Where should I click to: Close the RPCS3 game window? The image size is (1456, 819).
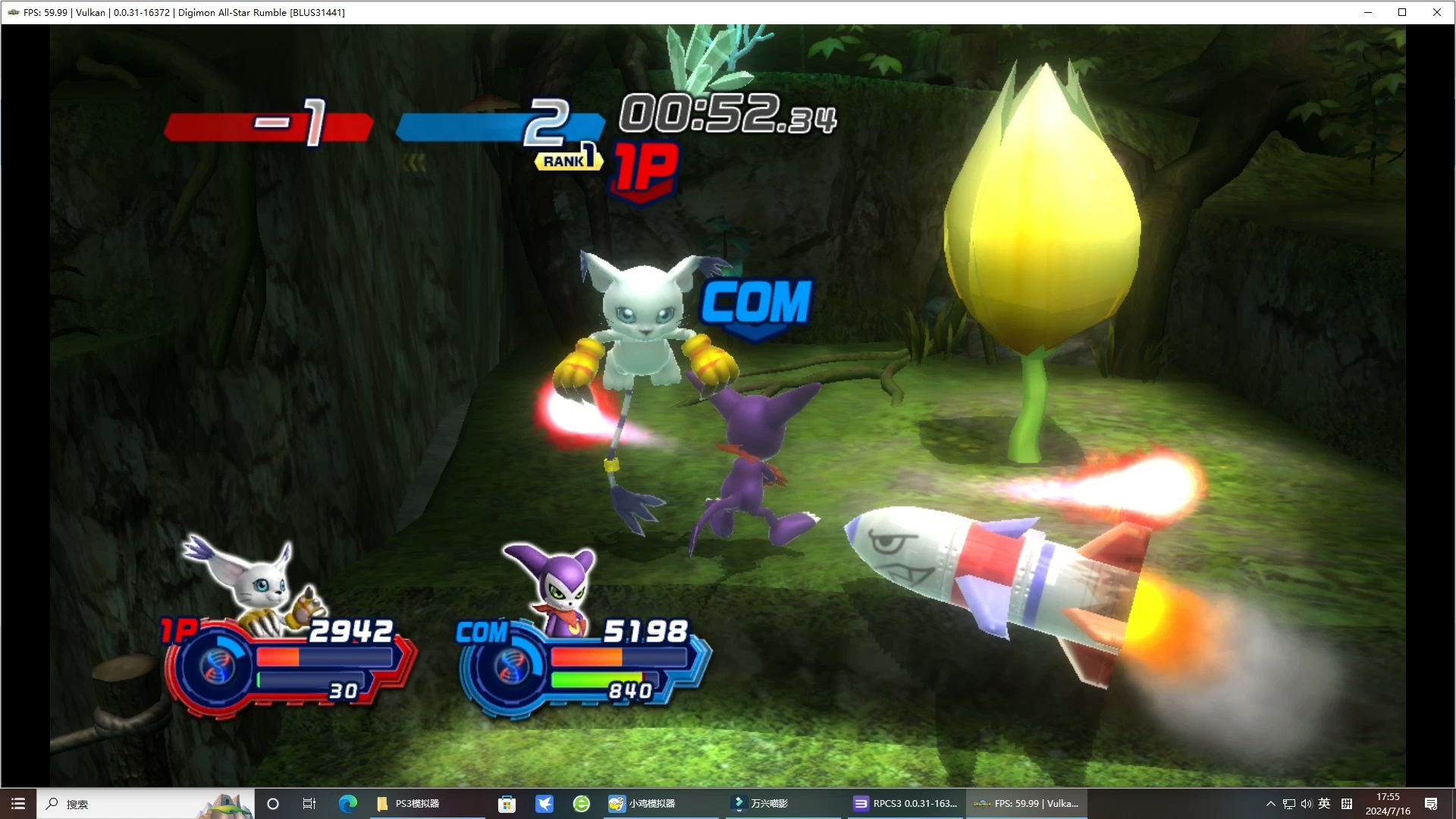pos(1436,12)
